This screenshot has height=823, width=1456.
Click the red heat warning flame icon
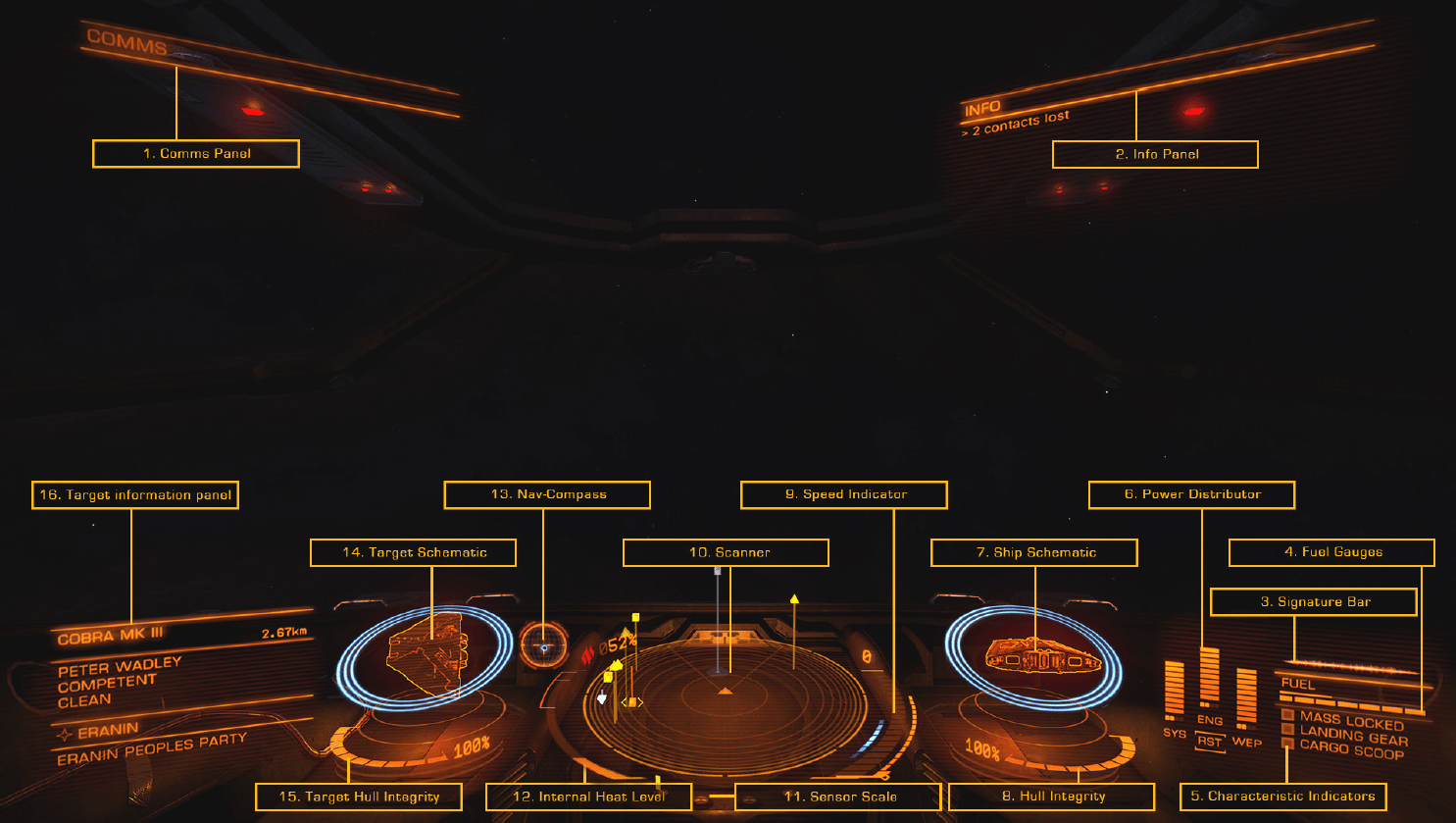(586, 653)
